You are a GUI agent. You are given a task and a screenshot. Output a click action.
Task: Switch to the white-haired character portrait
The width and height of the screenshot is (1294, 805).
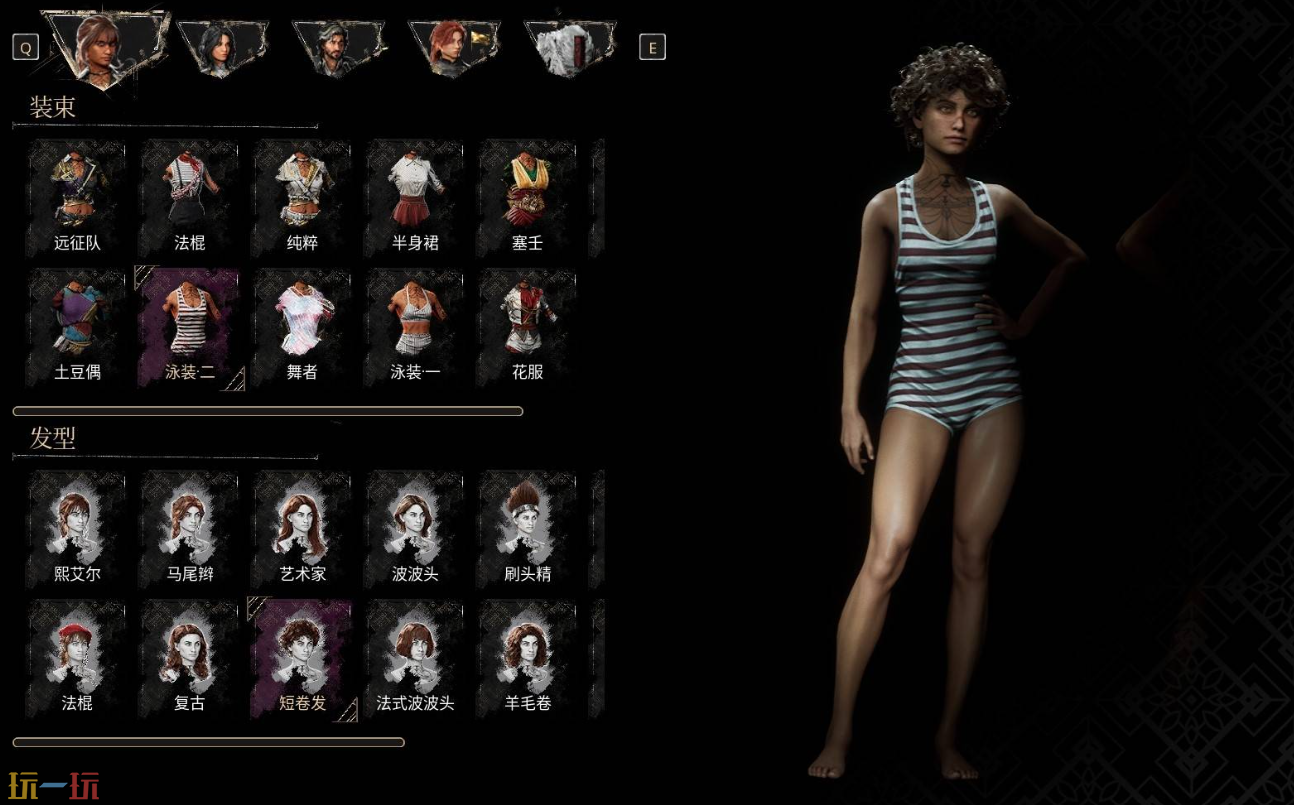(x=571, y=46)
